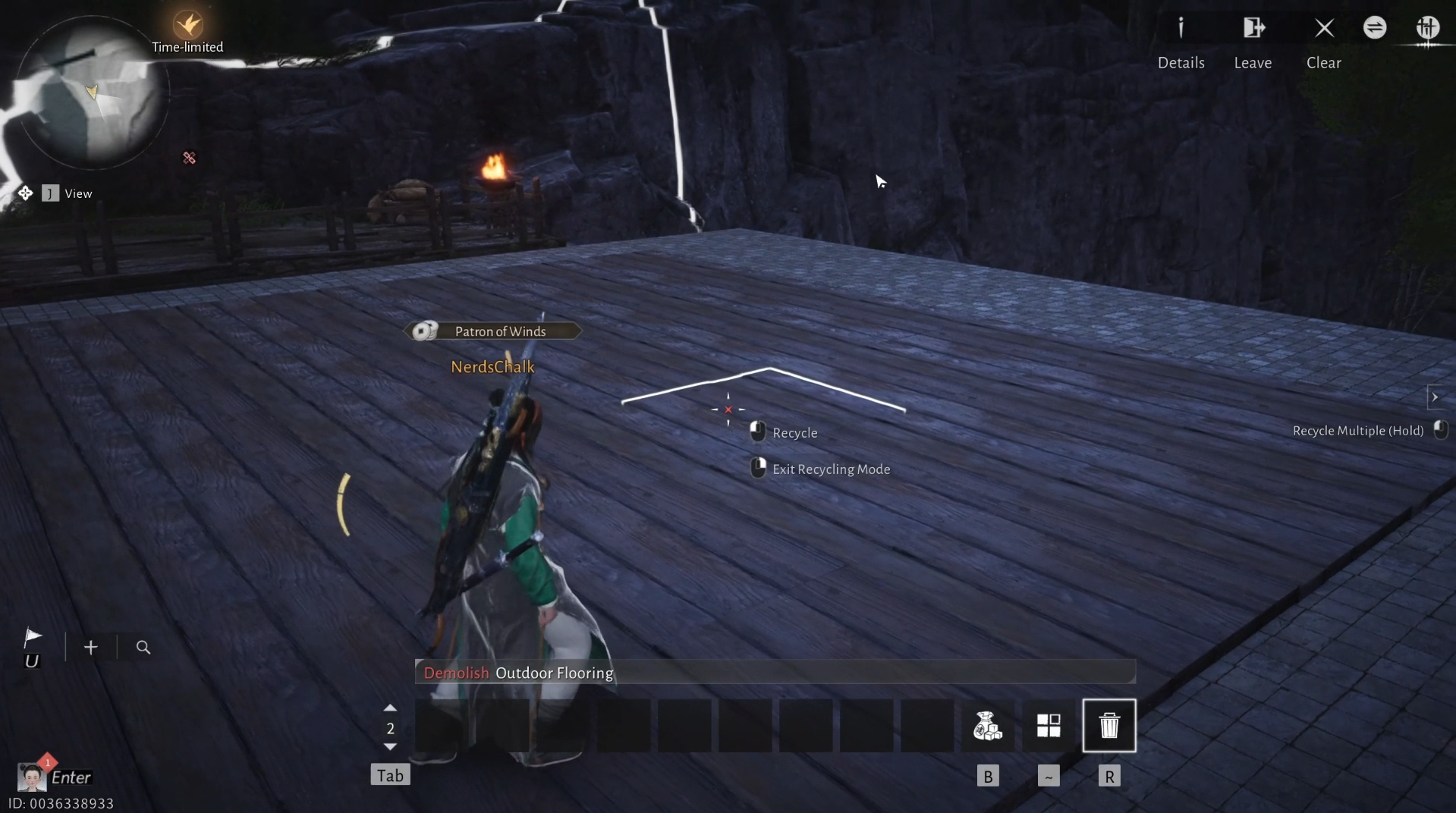1456x813 pixels.
Task: Open the Time-limited event icon
Action: pyautogui.click(x=187, y=26)
